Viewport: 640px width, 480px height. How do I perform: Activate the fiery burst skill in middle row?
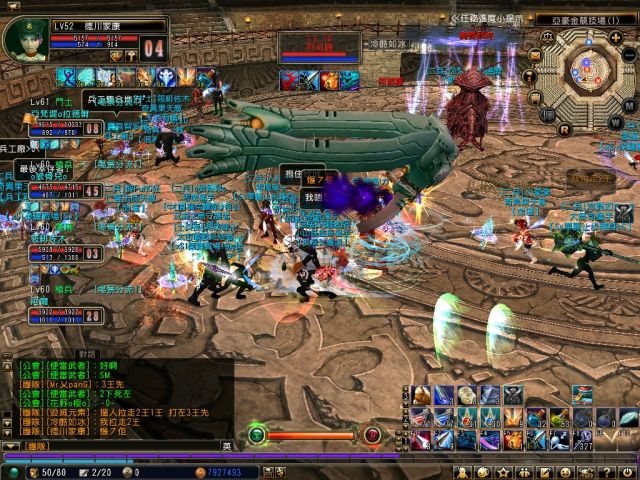(513, 418)
